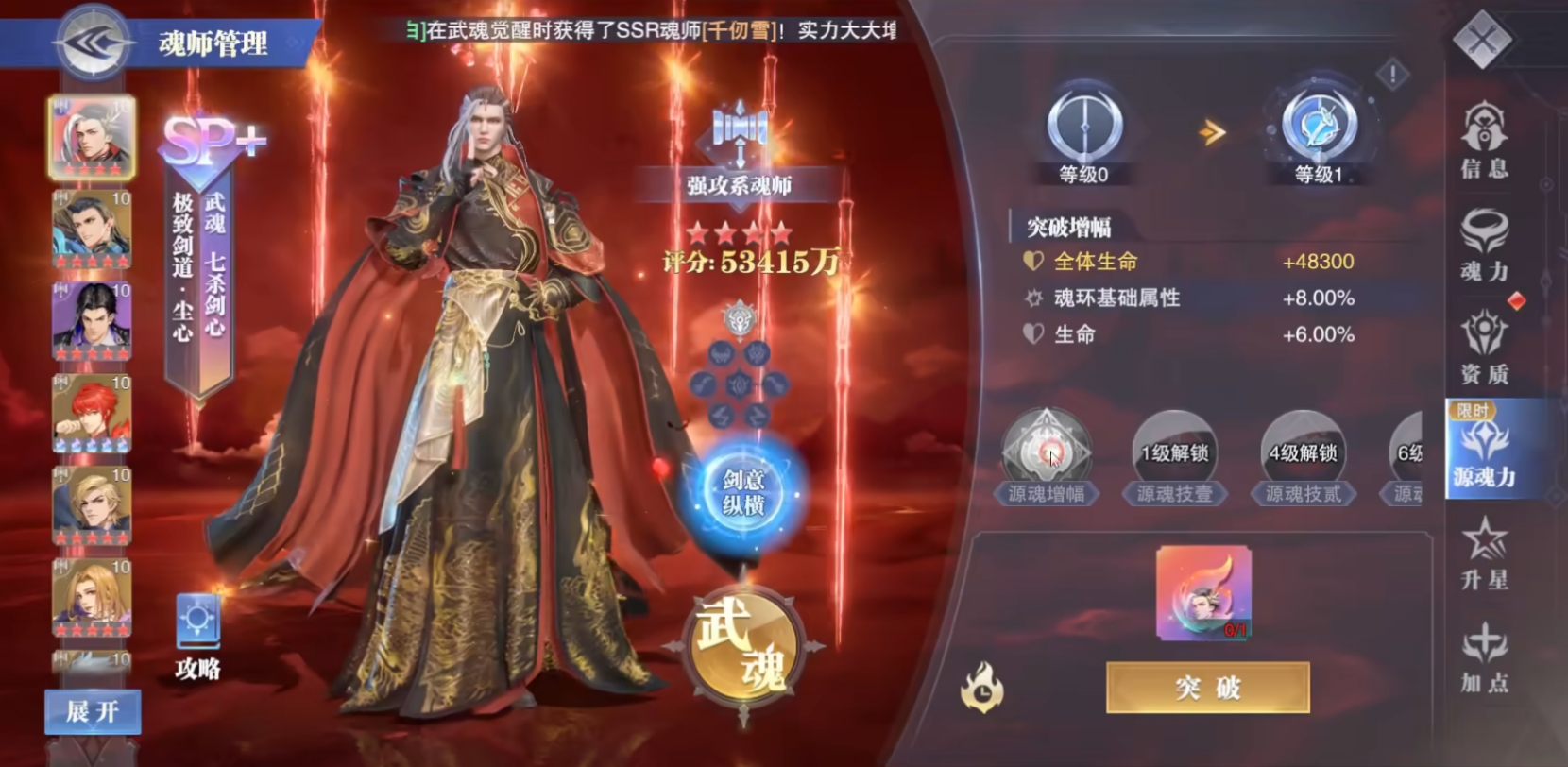This screenshot has width=1568, height=767.
Task: Select the second hero portrait in left list
Action: [x=92, y=227]
